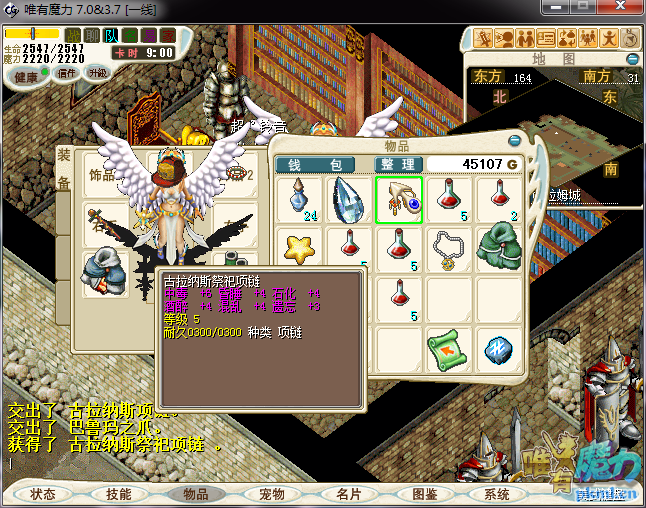Image resolution: width=646 pixels, height=508 pixels.
Task: Open the 系统 system menu
Action: point(497,494)
